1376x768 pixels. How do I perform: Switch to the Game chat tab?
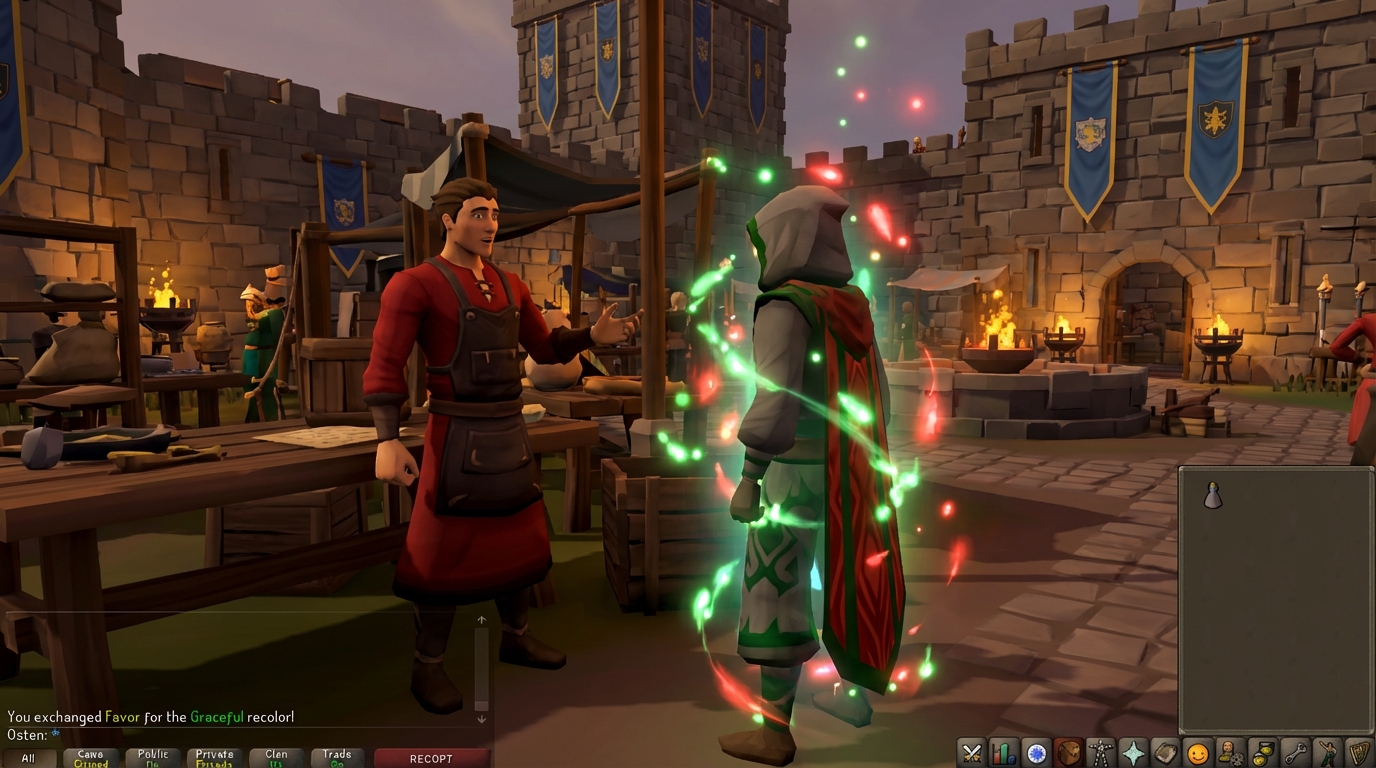91,757
